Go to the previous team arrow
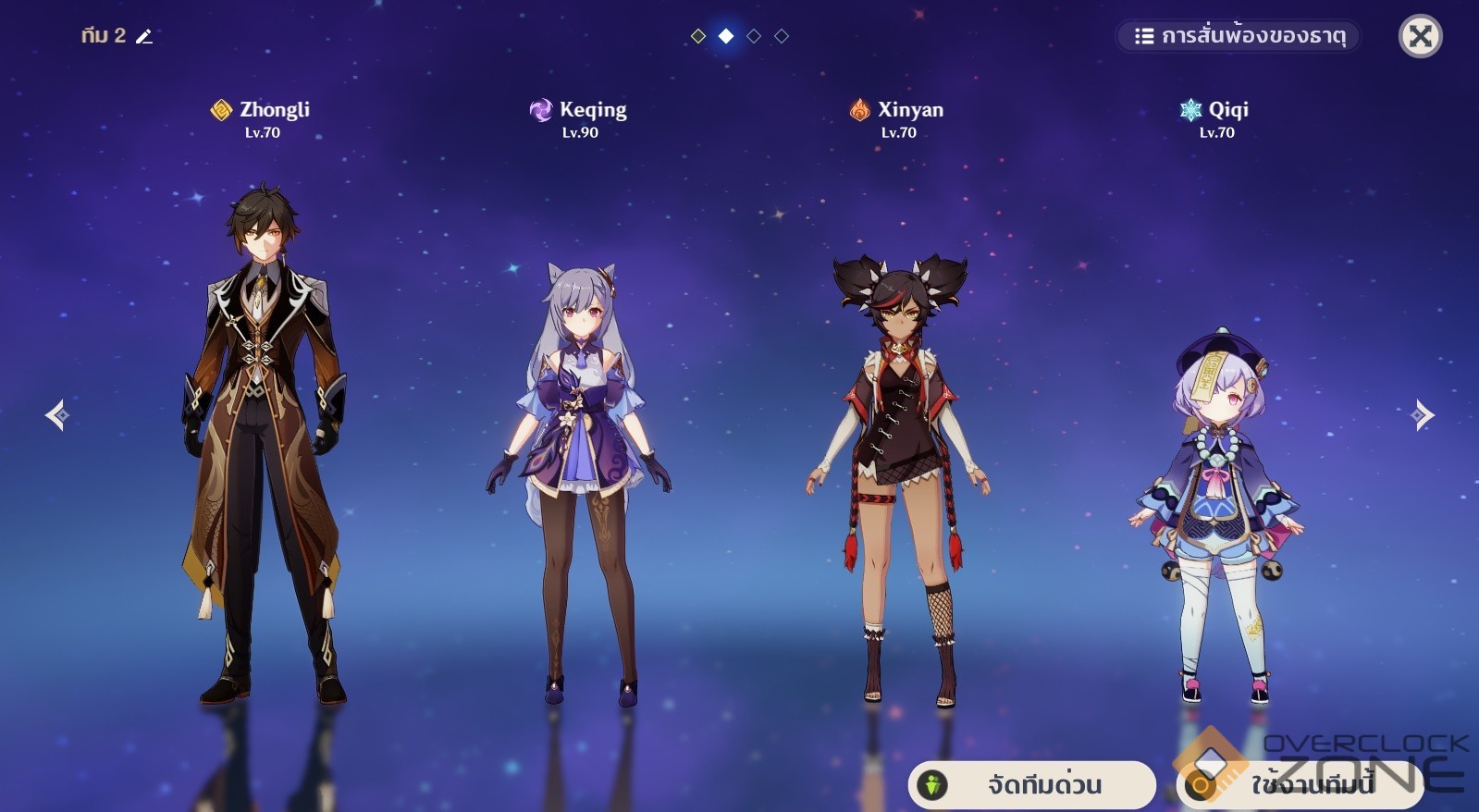This screenshot has width=1479, height=812. [x=57, y=415]
